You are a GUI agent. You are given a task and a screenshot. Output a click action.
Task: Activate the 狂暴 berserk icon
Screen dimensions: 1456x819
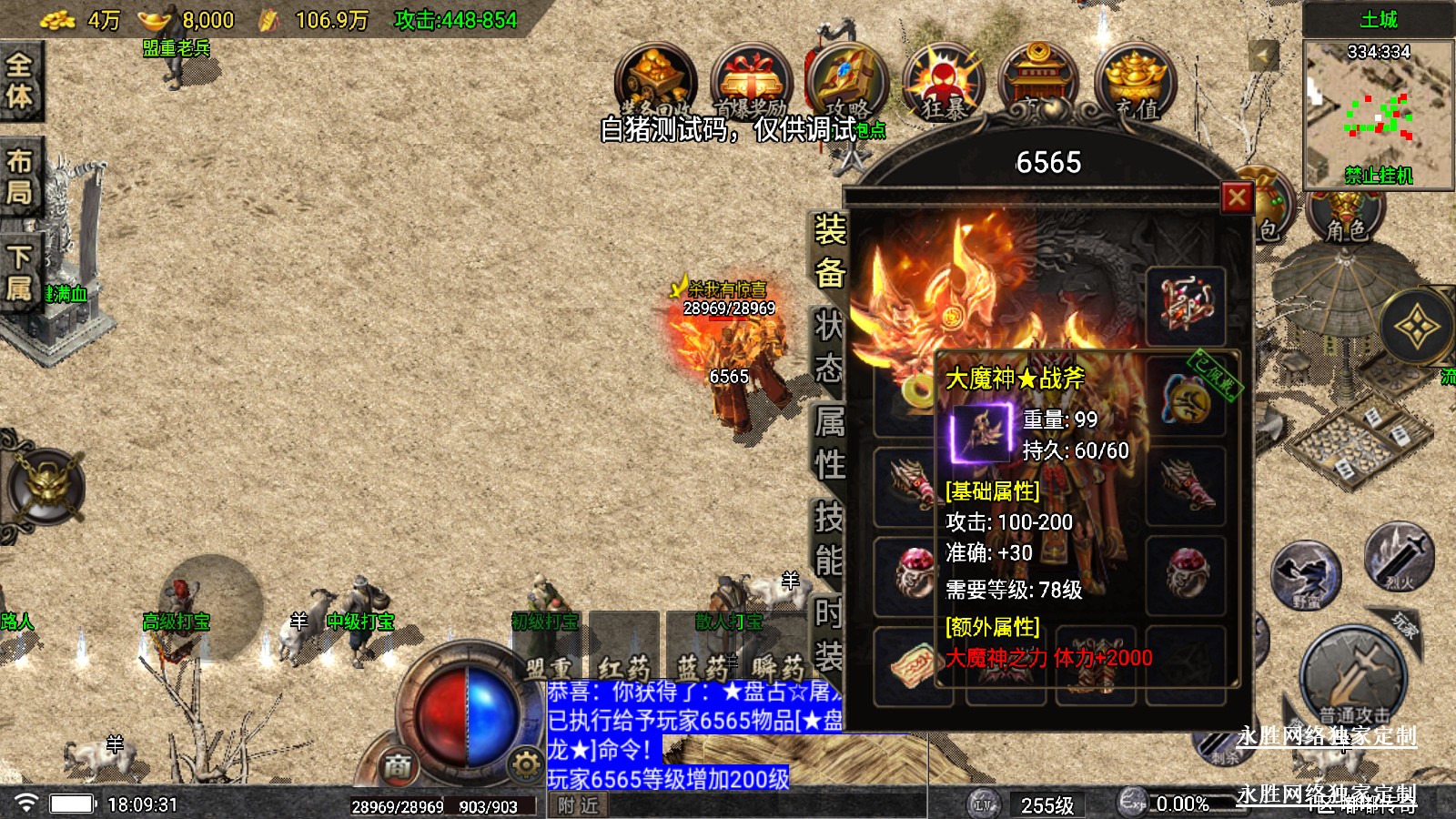[944, 83]
